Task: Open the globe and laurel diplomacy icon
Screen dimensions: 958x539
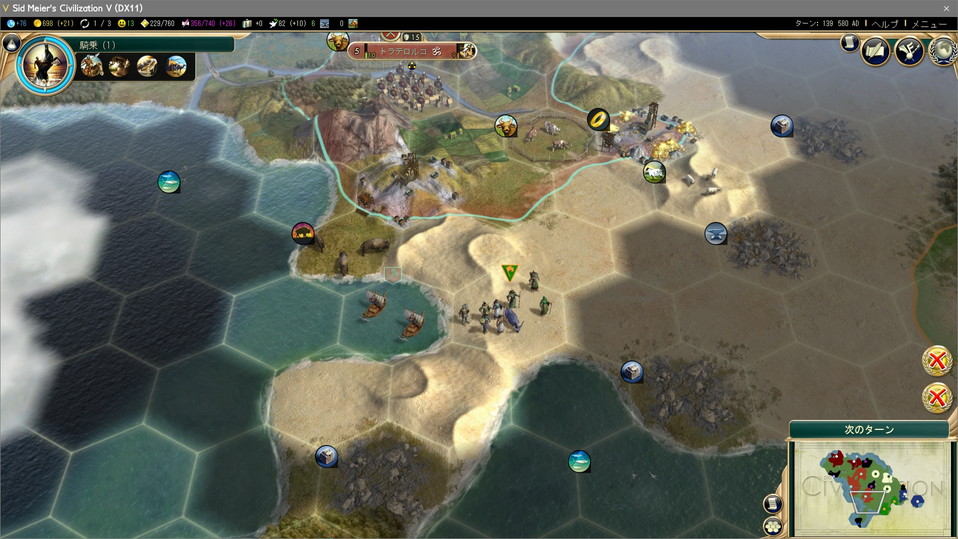Action: point(941,50)
